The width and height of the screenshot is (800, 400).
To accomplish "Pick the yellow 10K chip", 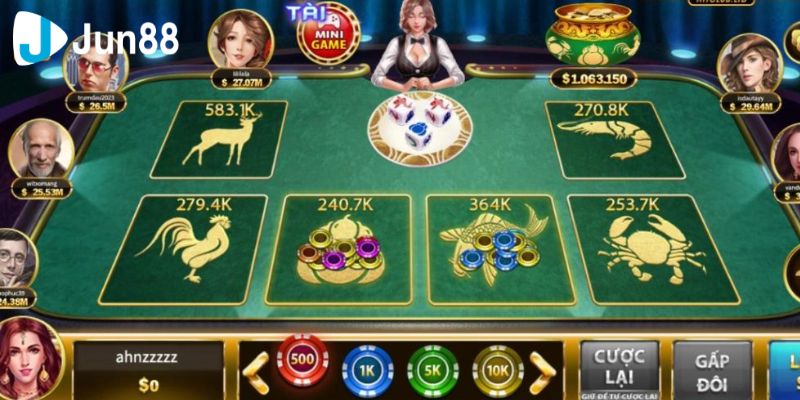I will click(x=497, y=370).
